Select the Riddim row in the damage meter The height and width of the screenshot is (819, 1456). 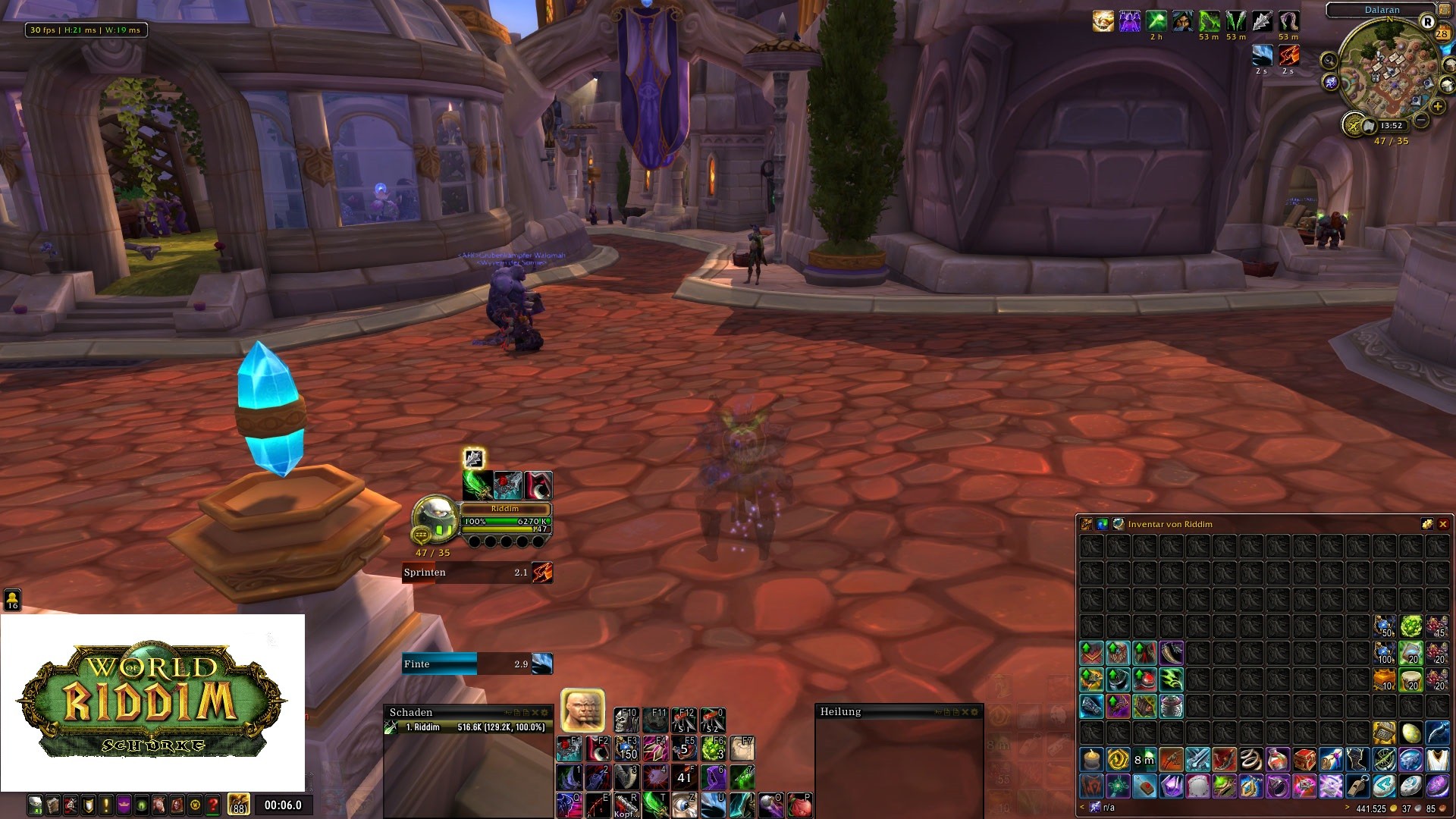pos(469,727)
